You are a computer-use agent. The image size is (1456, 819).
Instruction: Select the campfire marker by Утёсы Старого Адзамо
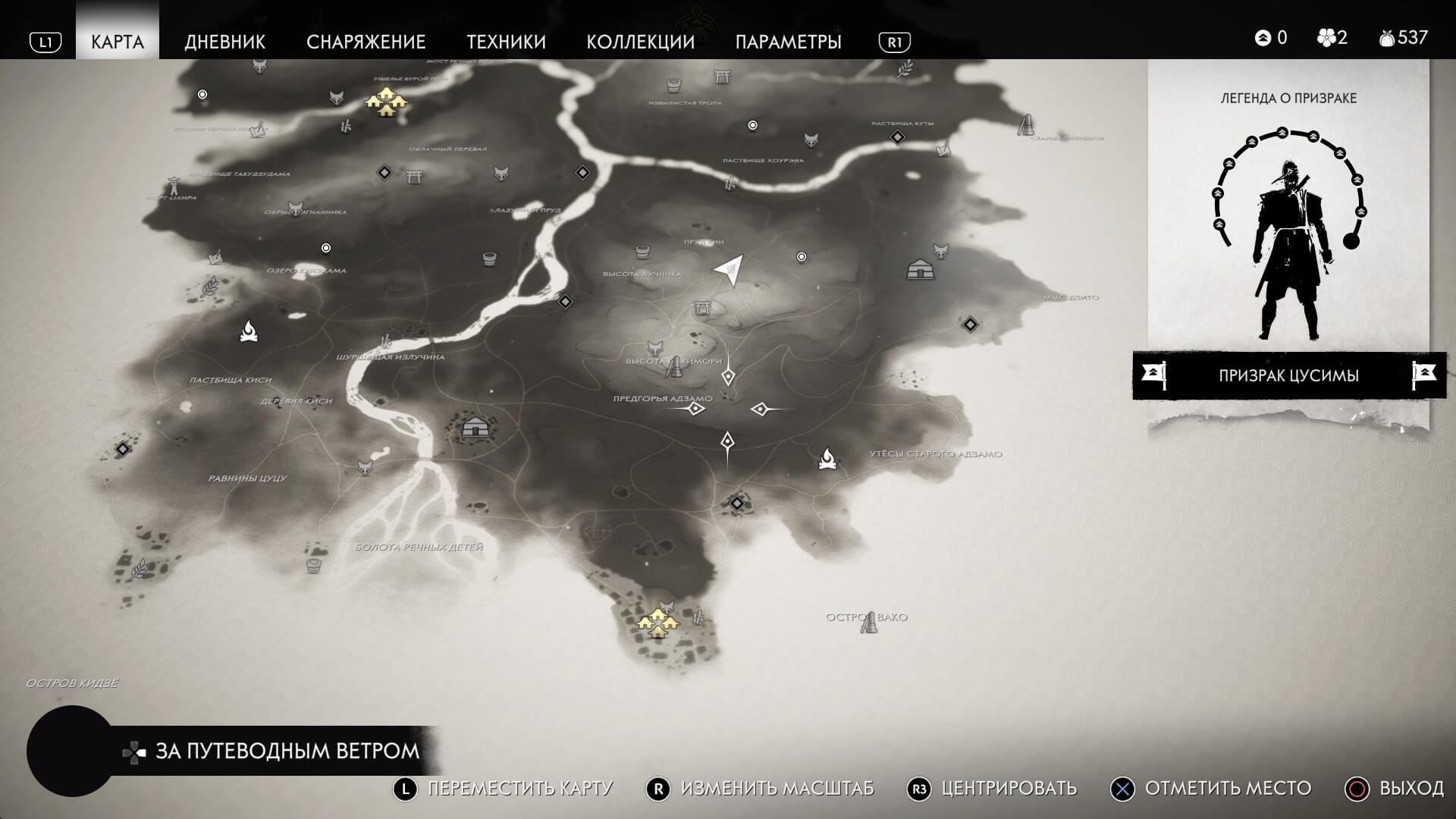[x=827, y=459]
